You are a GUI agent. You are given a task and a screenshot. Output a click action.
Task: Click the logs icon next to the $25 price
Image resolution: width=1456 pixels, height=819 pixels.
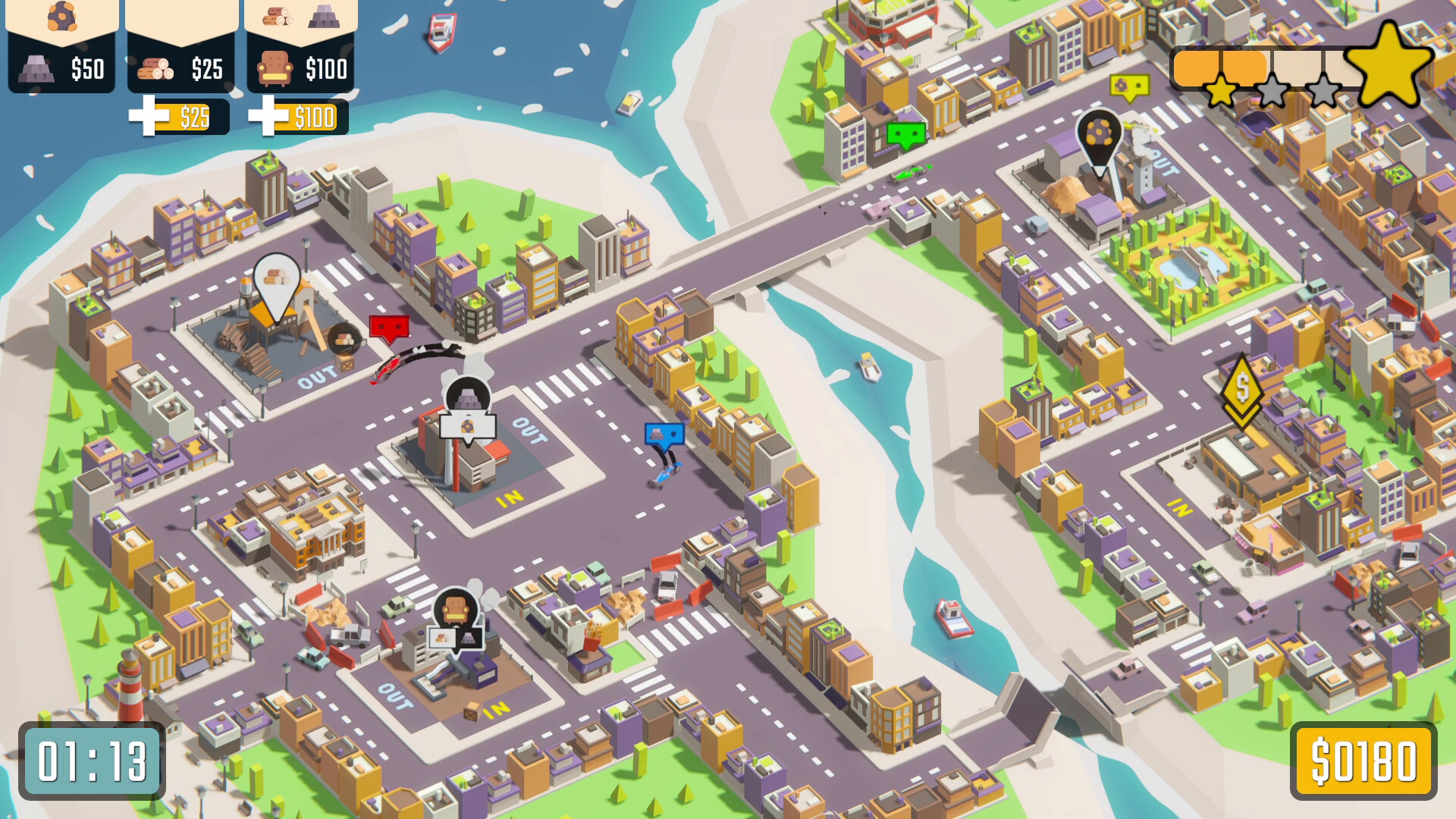tap(157, 70)
